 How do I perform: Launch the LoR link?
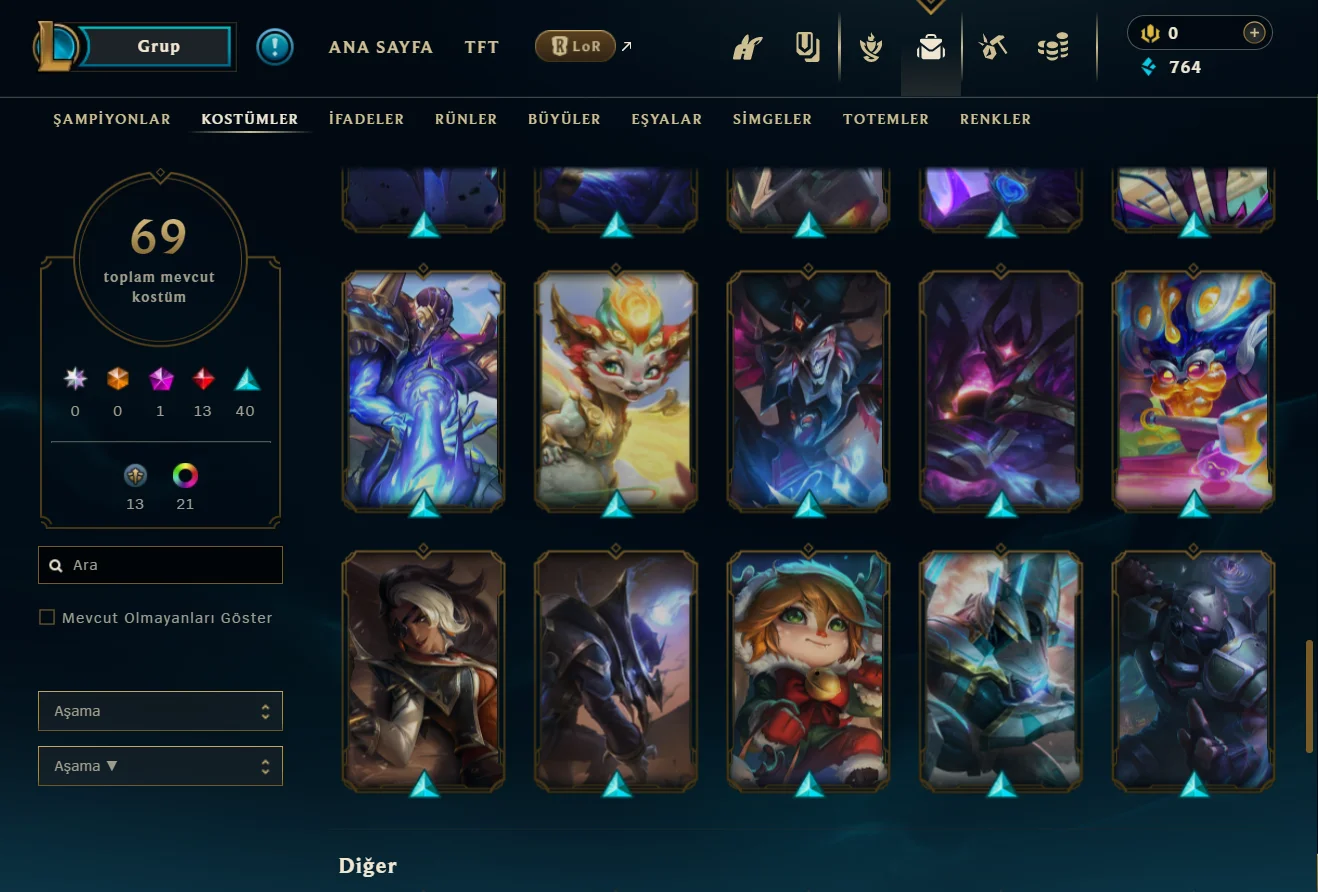575,46
